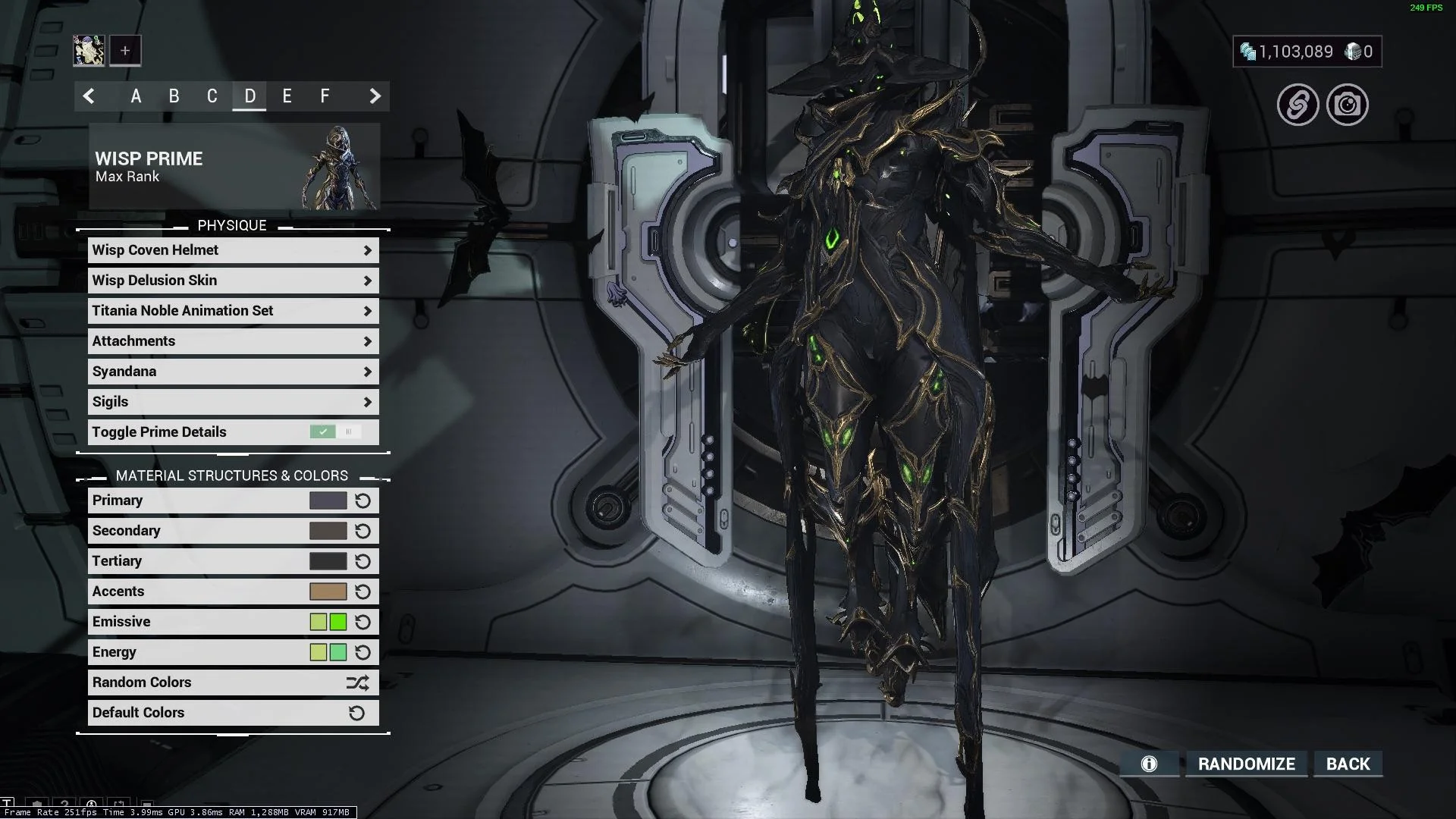Pick the Accents color swatch

pyautogui.click(x=328, y=591)
